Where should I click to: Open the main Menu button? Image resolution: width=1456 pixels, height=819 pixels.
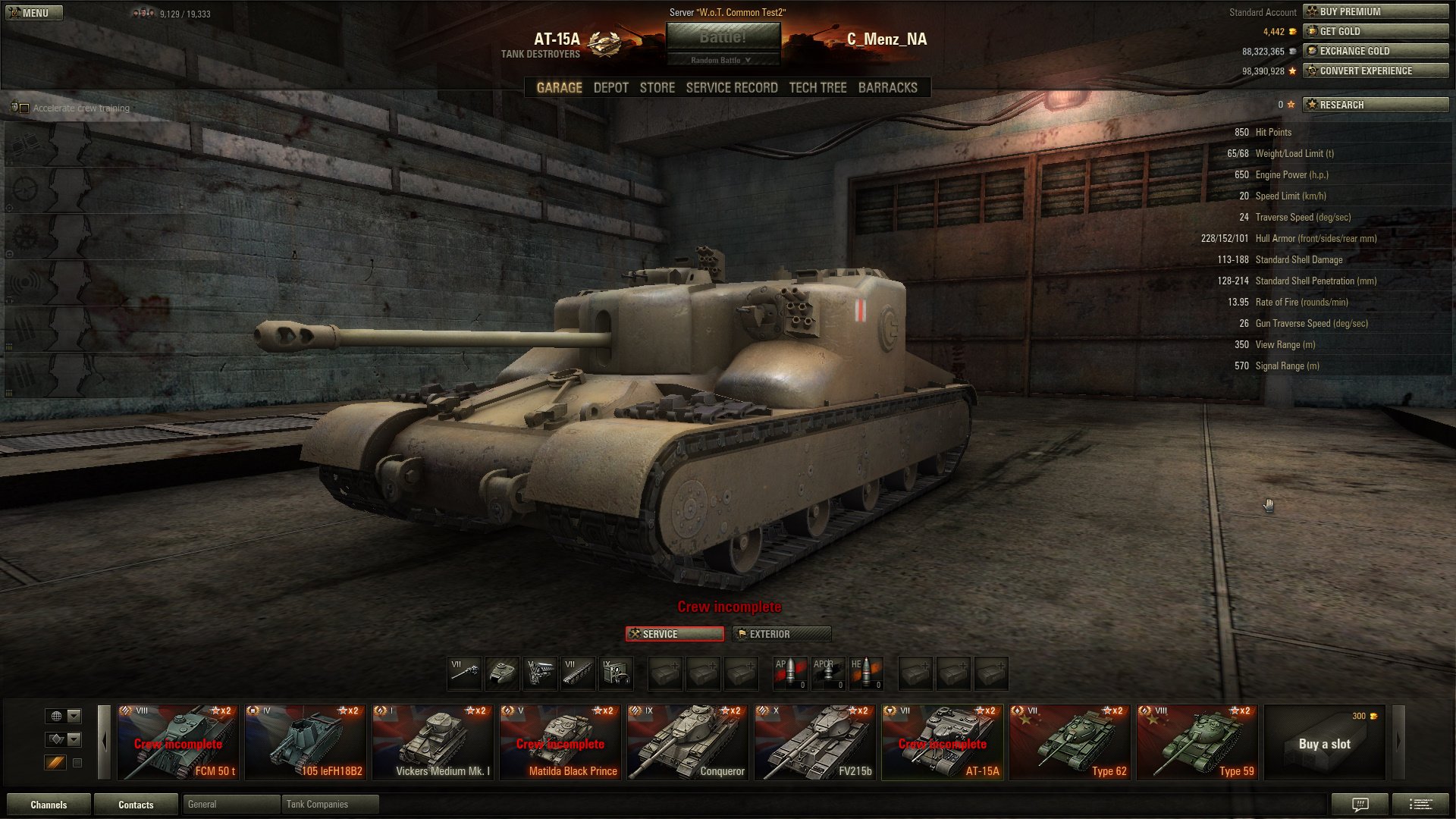click(x=33, y=13)
